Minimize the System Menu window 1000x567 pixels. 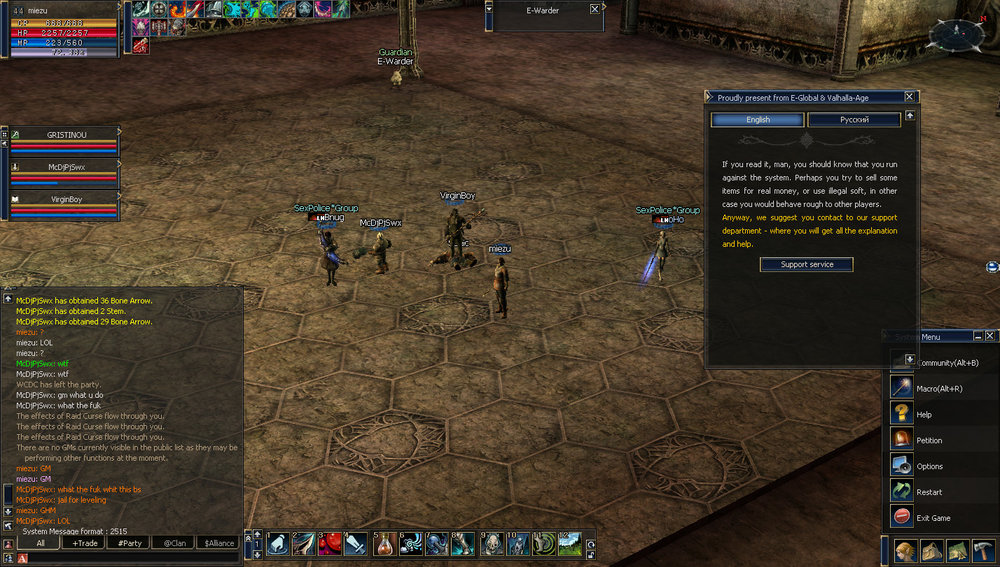(x=977, y=336)
